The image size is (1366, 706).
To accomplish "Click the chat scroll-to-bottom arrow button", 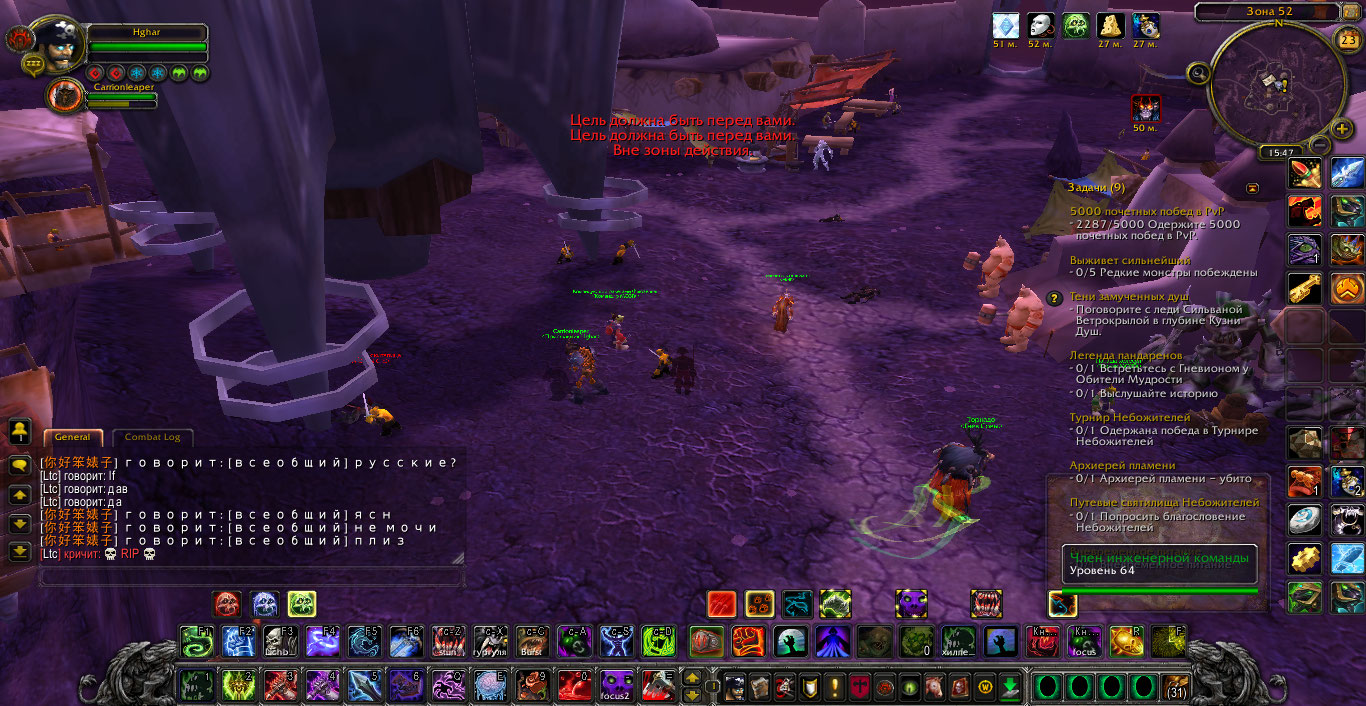I will [x=20, y=551].
